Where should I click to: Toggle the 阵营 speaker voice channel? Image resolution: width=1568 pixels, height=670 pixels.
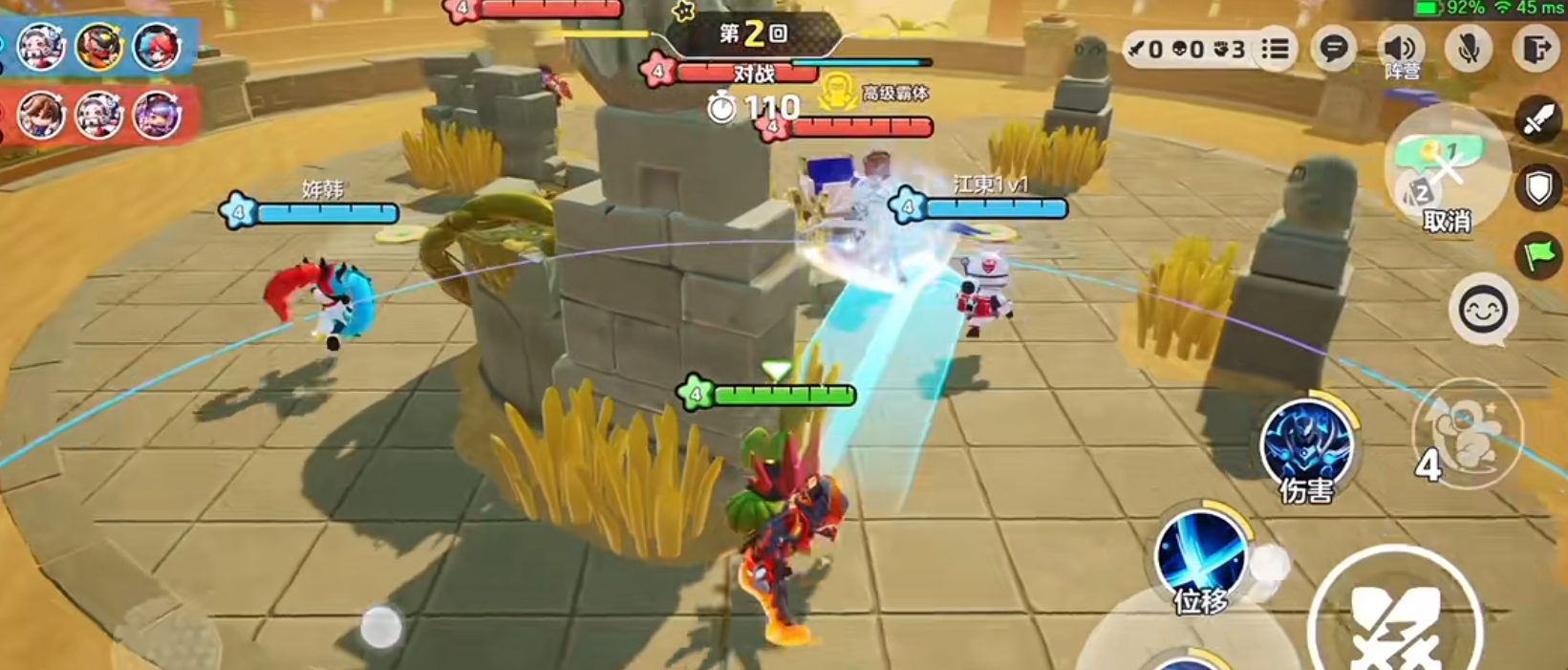(x=1402, y=50)
